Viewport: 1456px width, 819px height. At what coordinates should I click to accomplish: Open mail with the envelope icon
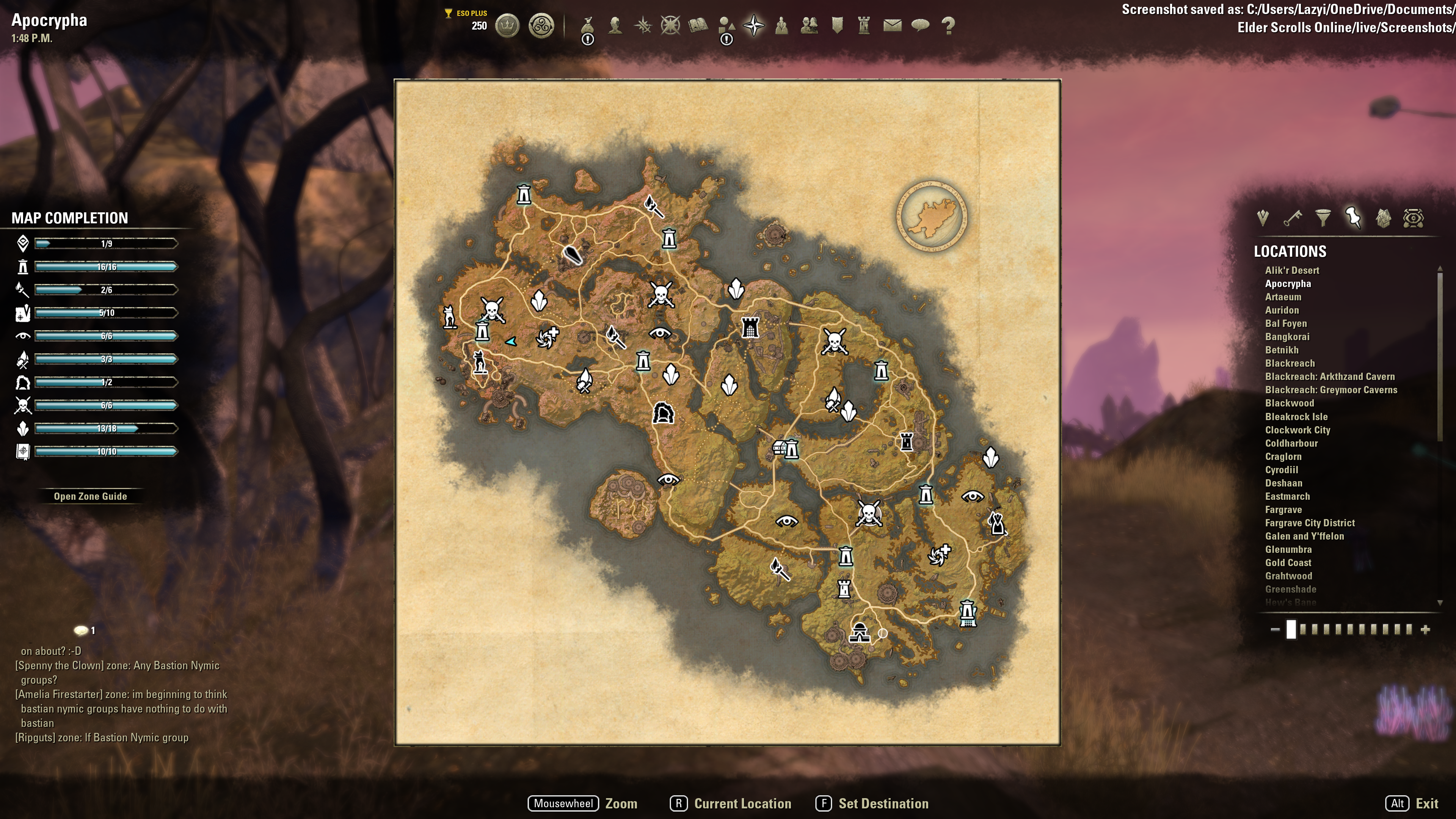(893, 25)
